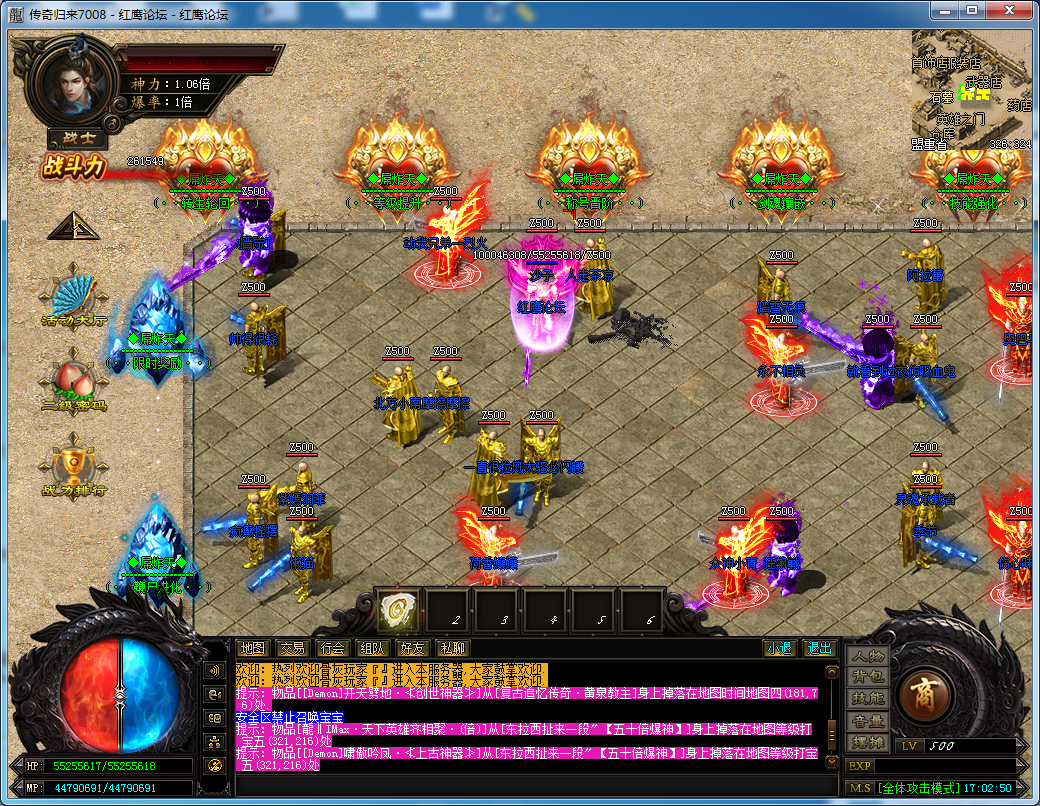Open the 活动大厅 activity hall icon

[x=74, y=299]
